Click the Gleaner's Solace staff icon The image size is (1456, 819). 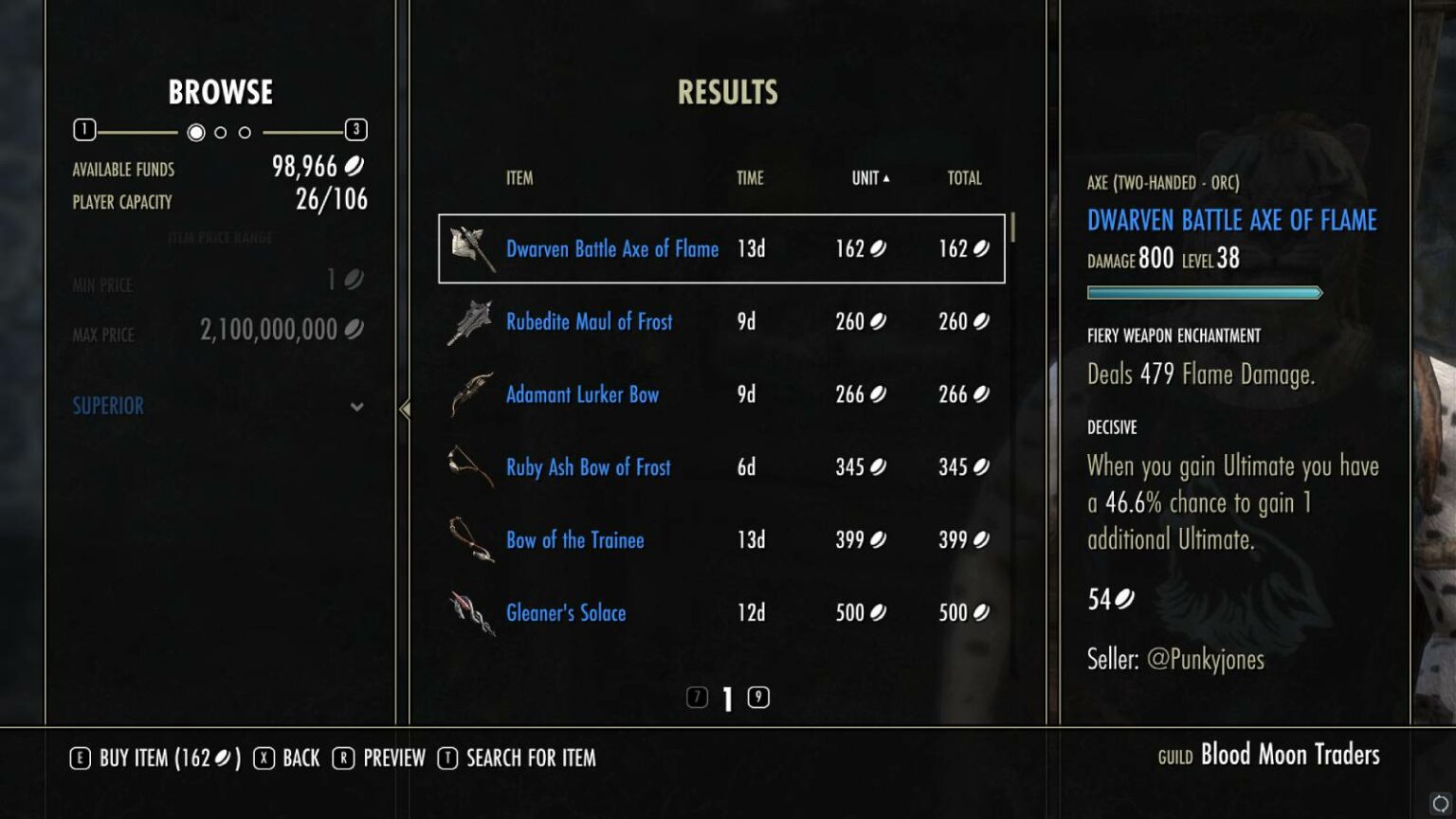click(x=471, y=612)
